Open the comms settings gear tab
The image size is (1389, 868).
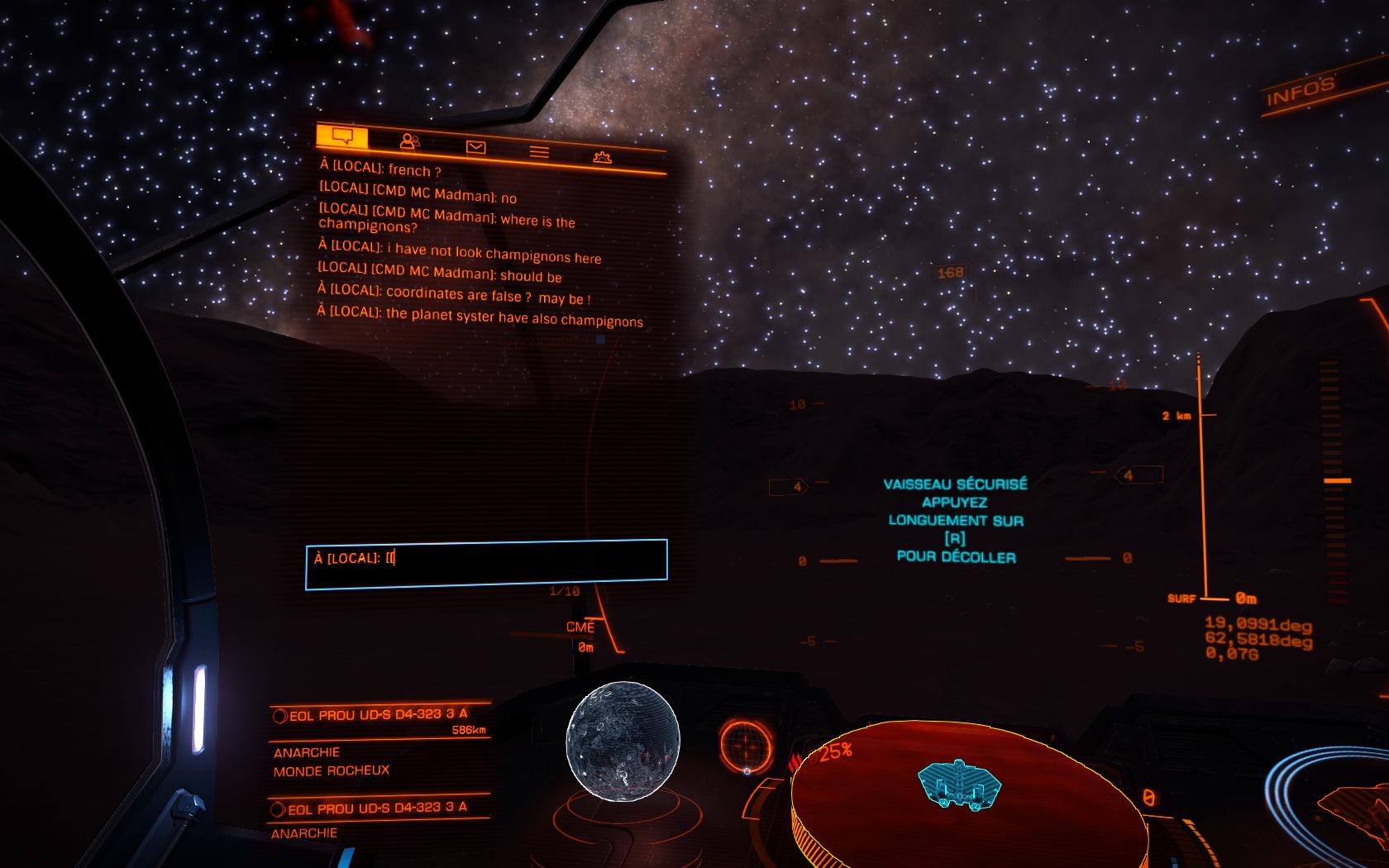[602, 157]
